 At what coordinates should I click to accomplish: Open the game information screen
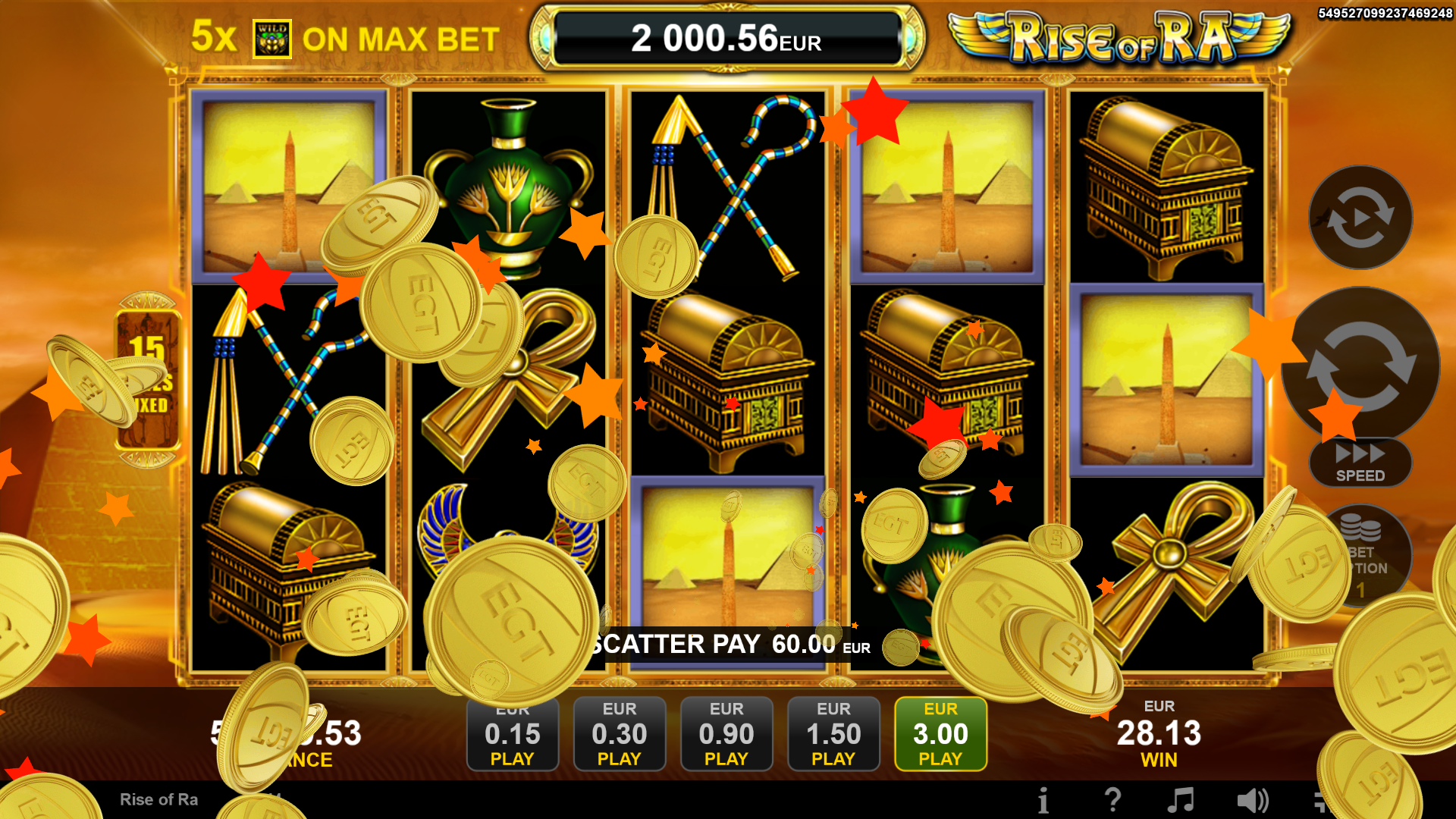[x=1043, y=799]
